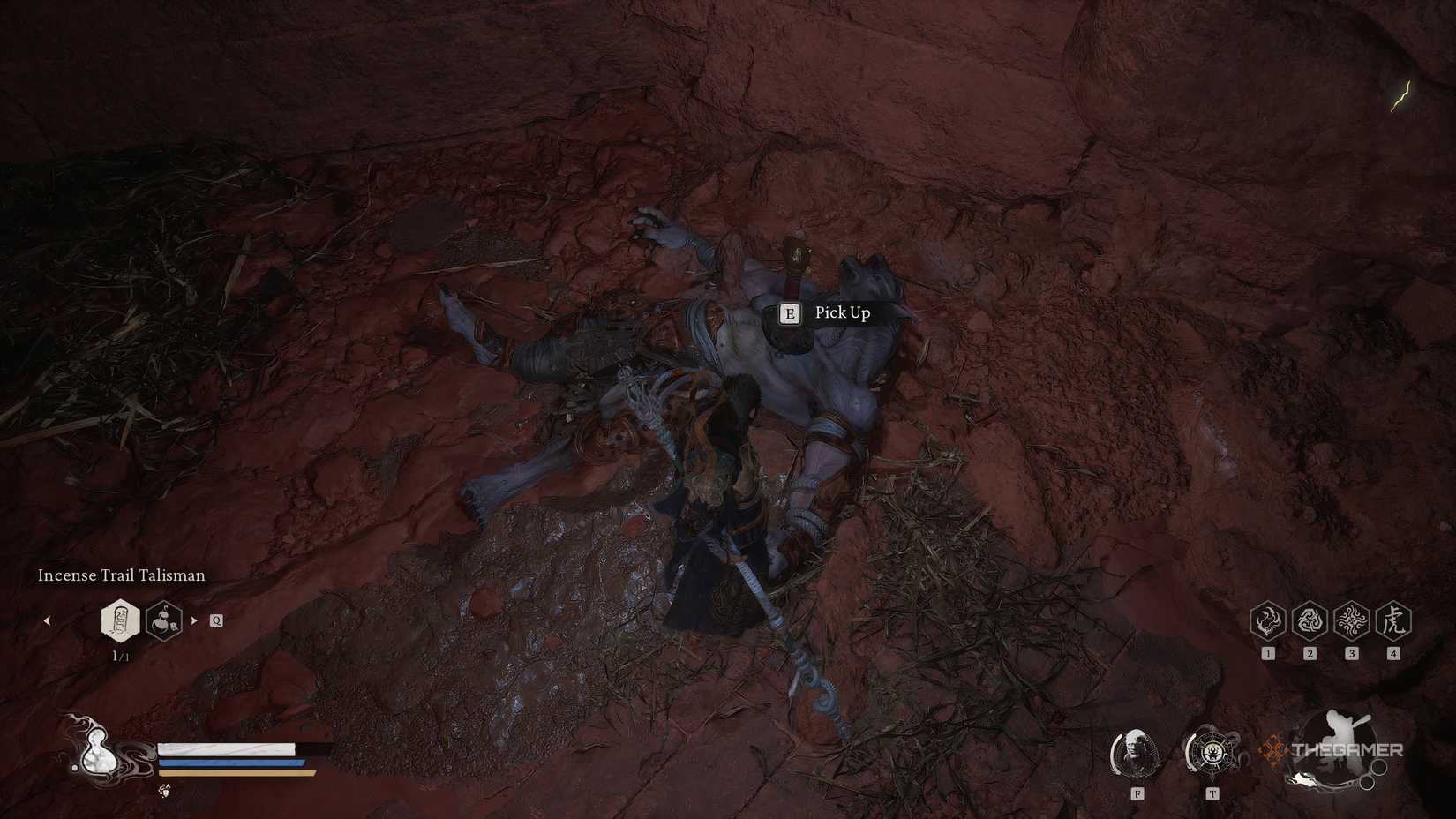Image resolution: width=1456 pixels, height=819 pixels.
Task: Click the darkened gourd consumable icon
Action: (164, 620)
